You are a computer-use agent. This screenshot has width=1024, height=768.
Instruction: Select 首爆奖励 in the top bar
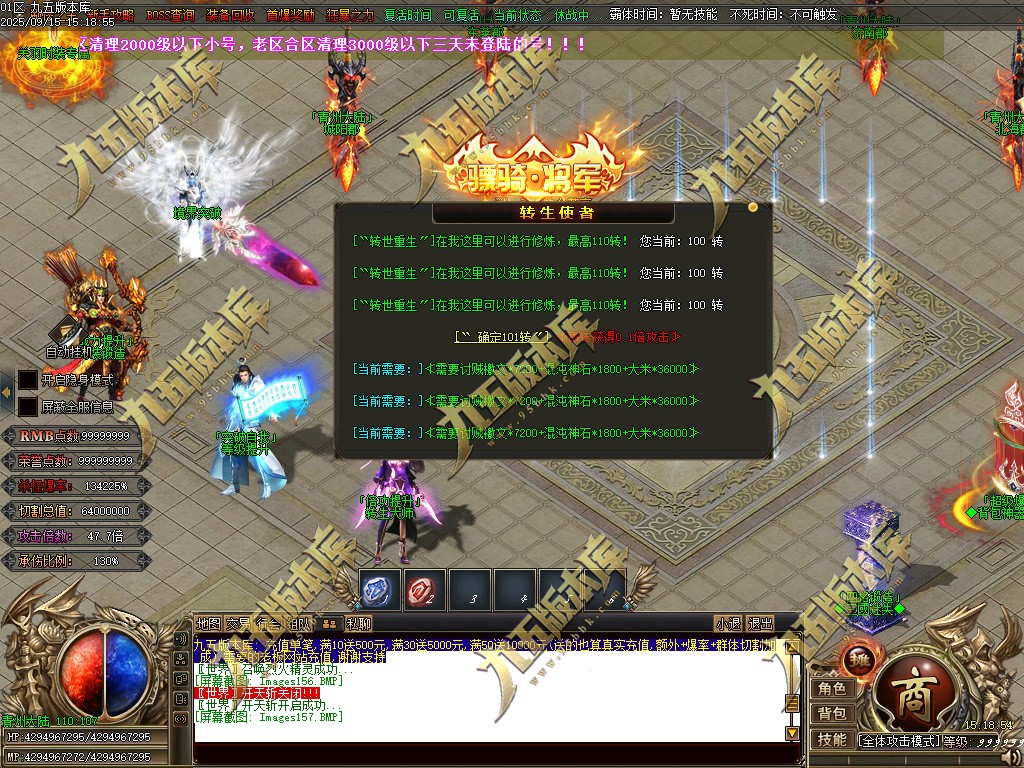coord(290,16)
